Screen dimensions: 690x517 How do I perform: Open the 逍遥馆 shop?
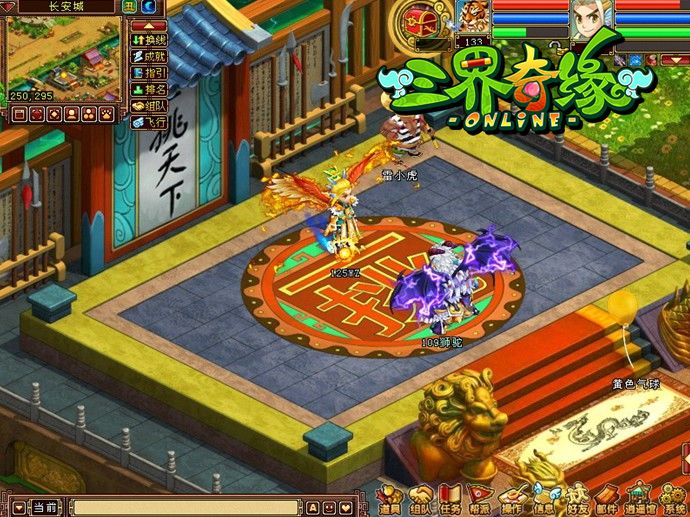[638, 498]
